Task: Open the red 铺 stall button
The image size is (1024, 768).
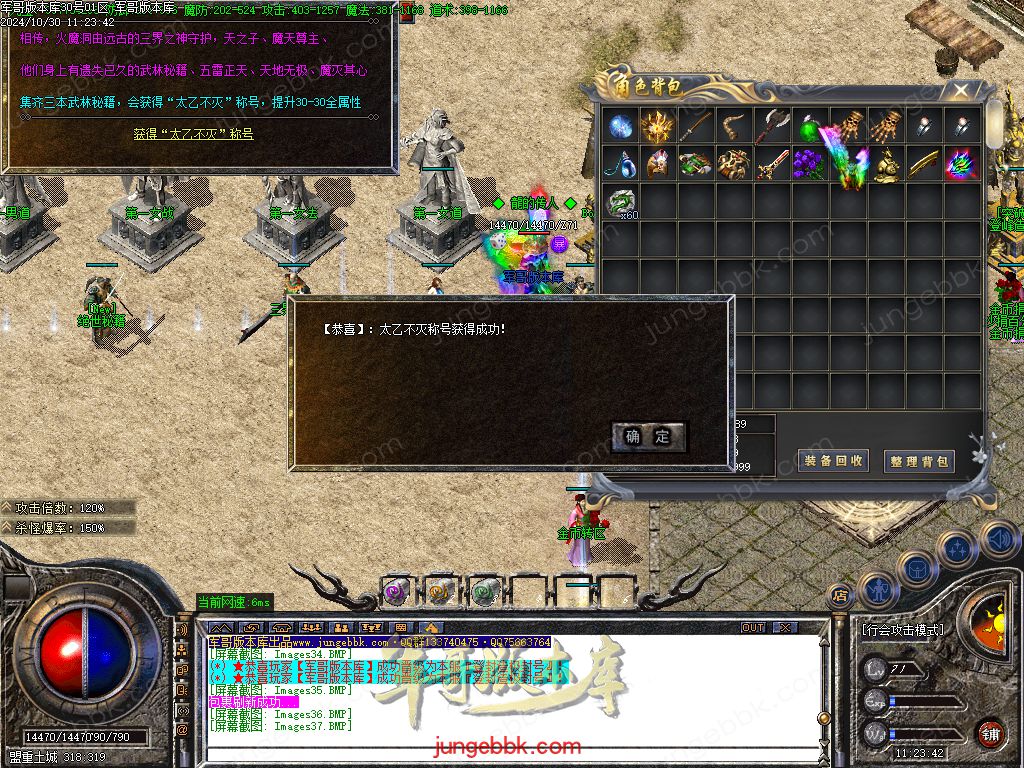Action: [990, 733]
